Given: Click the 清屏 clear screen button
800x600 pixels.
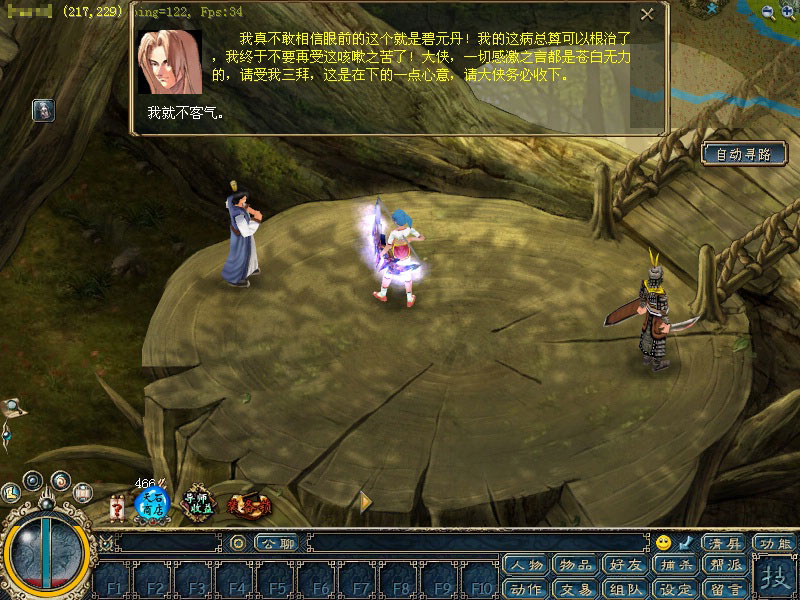Looking at the screenshot, I should click(723, 543).
